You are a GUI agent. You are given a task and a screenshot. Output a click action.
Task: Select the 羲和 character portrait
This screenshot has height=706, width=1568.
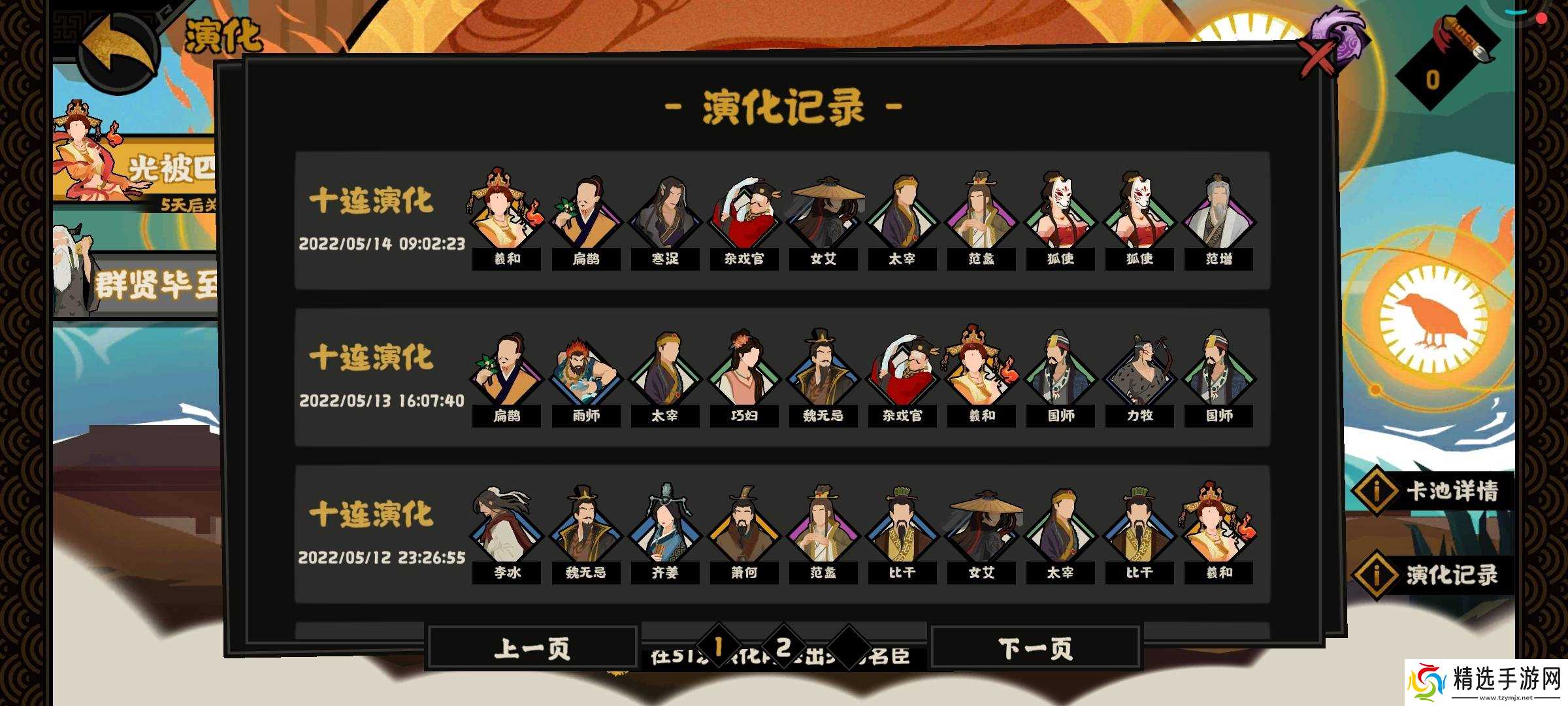coord(506,212)
